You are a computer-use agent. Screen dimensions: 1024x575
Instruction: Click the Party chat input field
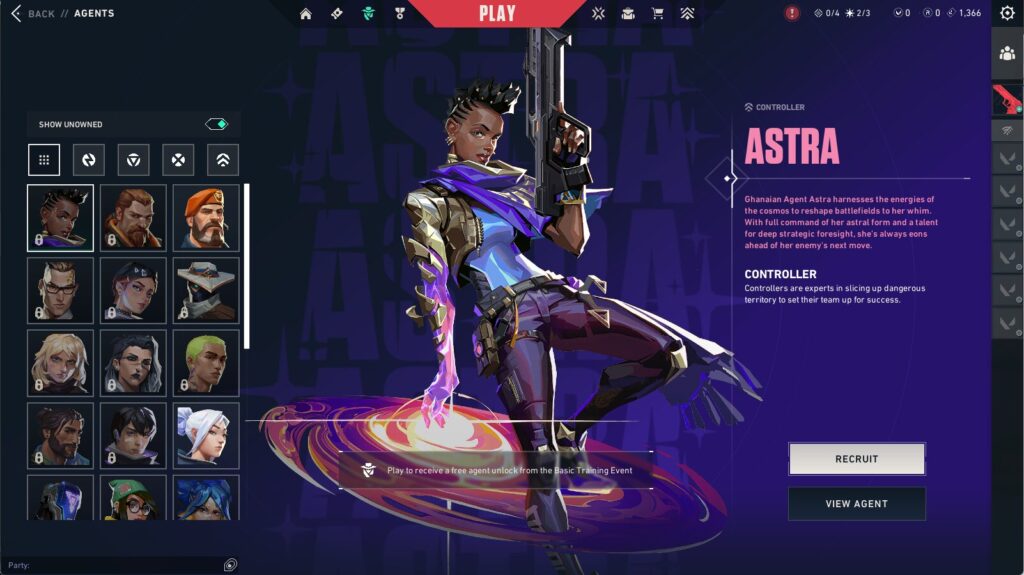pos(120,565)
